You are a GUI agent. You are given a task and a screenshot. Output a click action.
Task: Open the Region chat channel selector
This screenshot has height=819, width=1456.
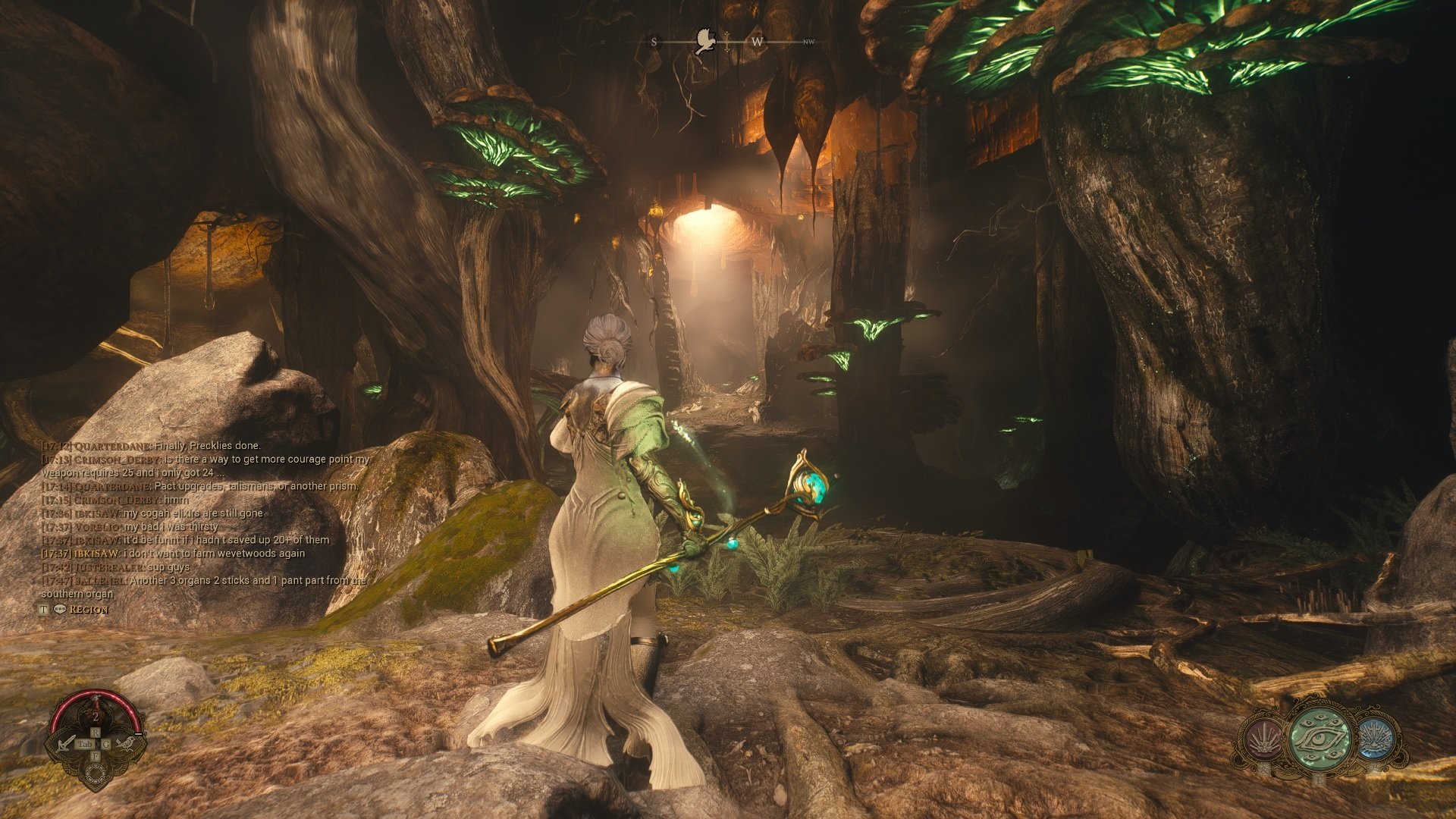pos(89,610)
